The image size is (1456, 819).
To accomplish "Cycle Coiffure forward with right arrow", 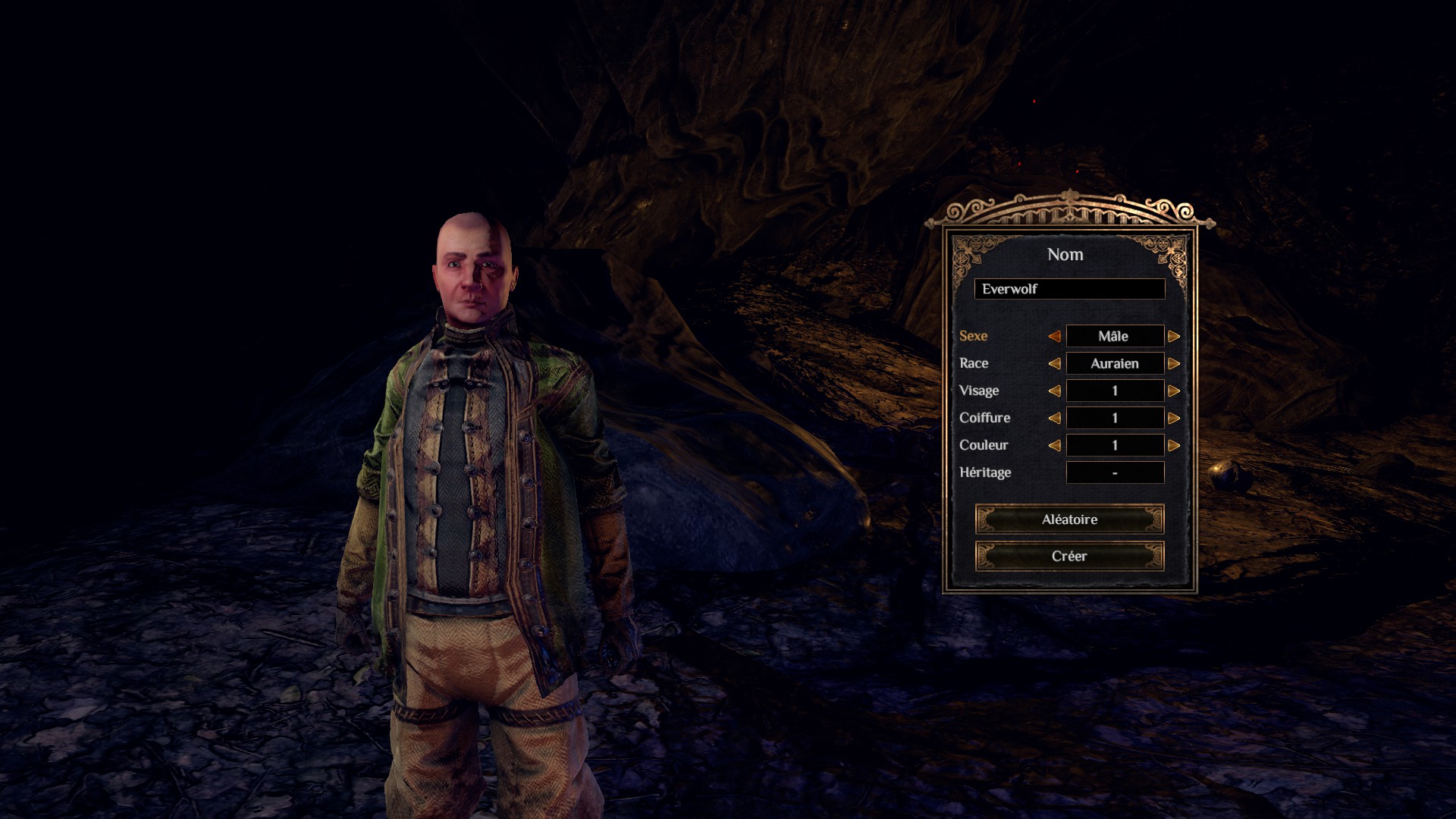I will [1174, 418].
